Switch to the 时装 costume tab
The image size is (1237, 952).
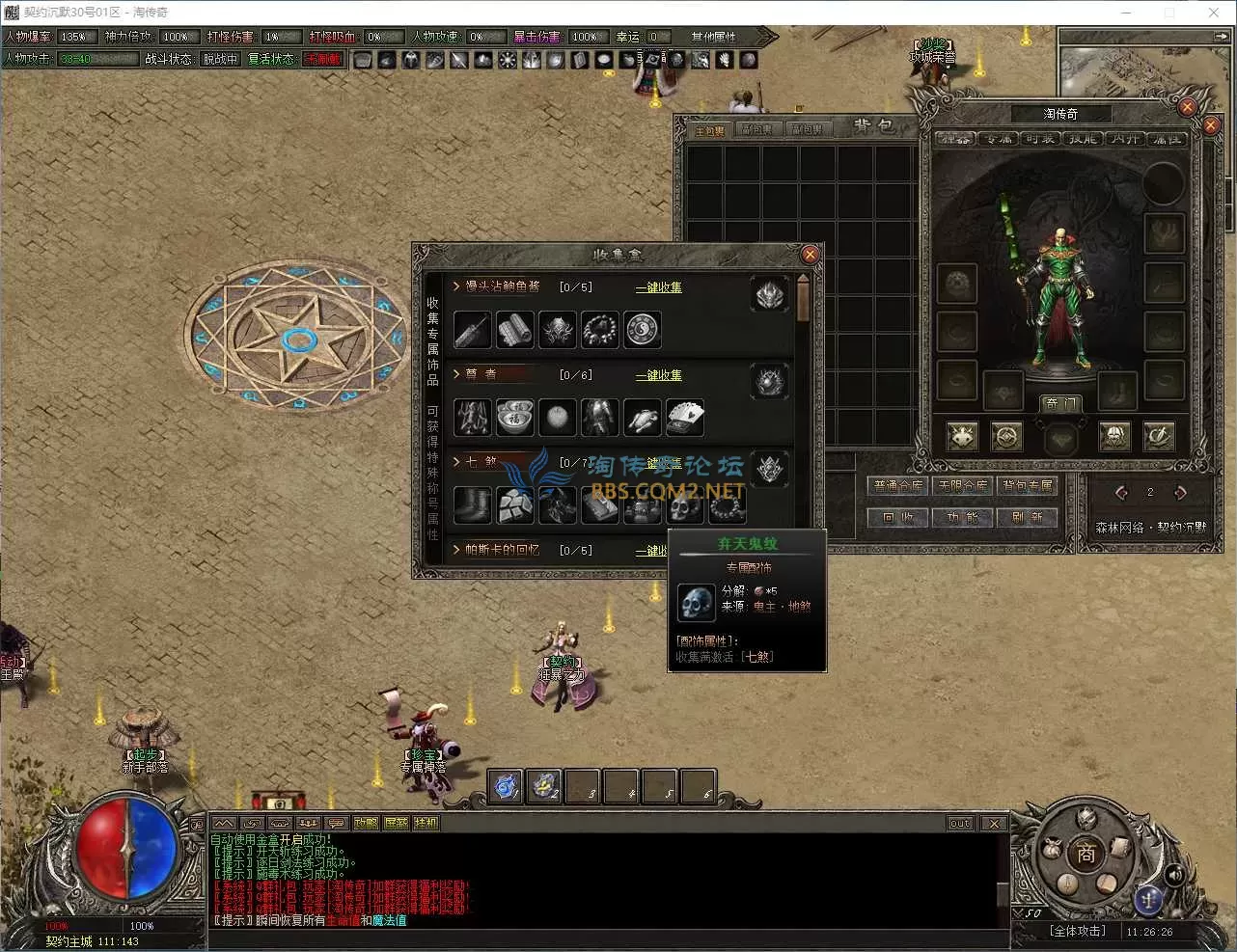[1040, 139]
